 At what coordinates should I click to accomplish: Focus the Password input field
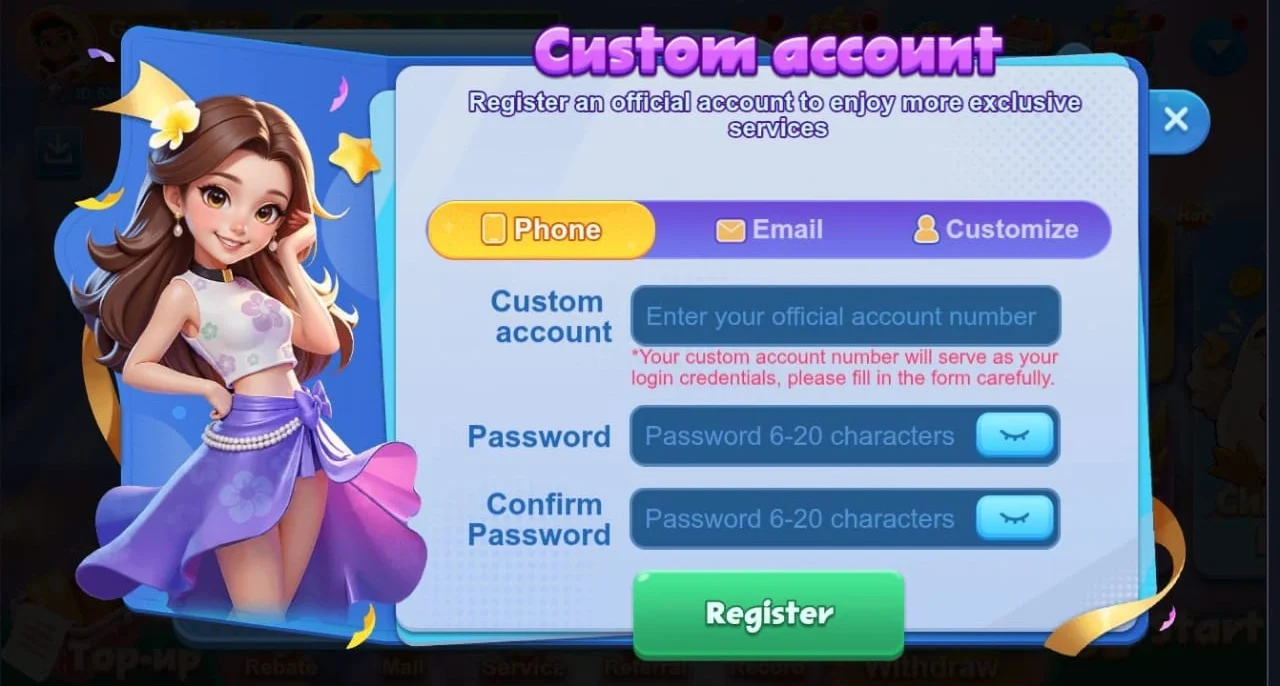pos(800,436)
